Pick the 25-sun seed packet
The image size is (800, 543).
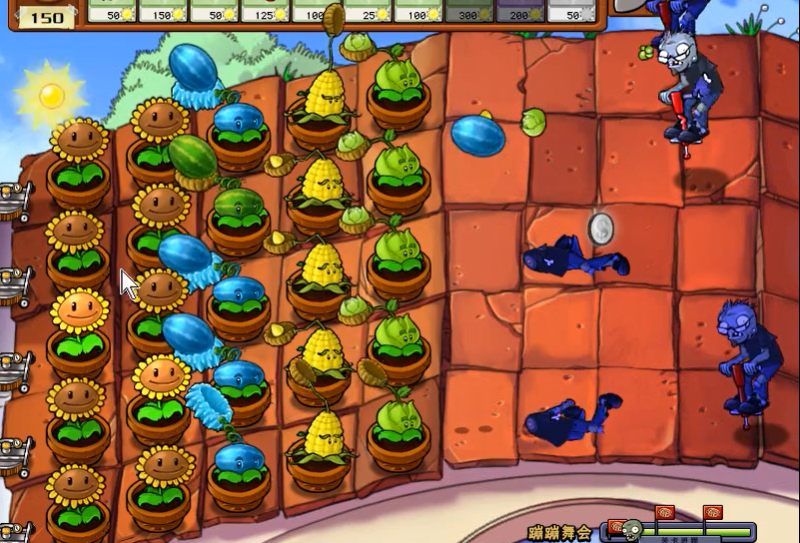tap(367, 11)
